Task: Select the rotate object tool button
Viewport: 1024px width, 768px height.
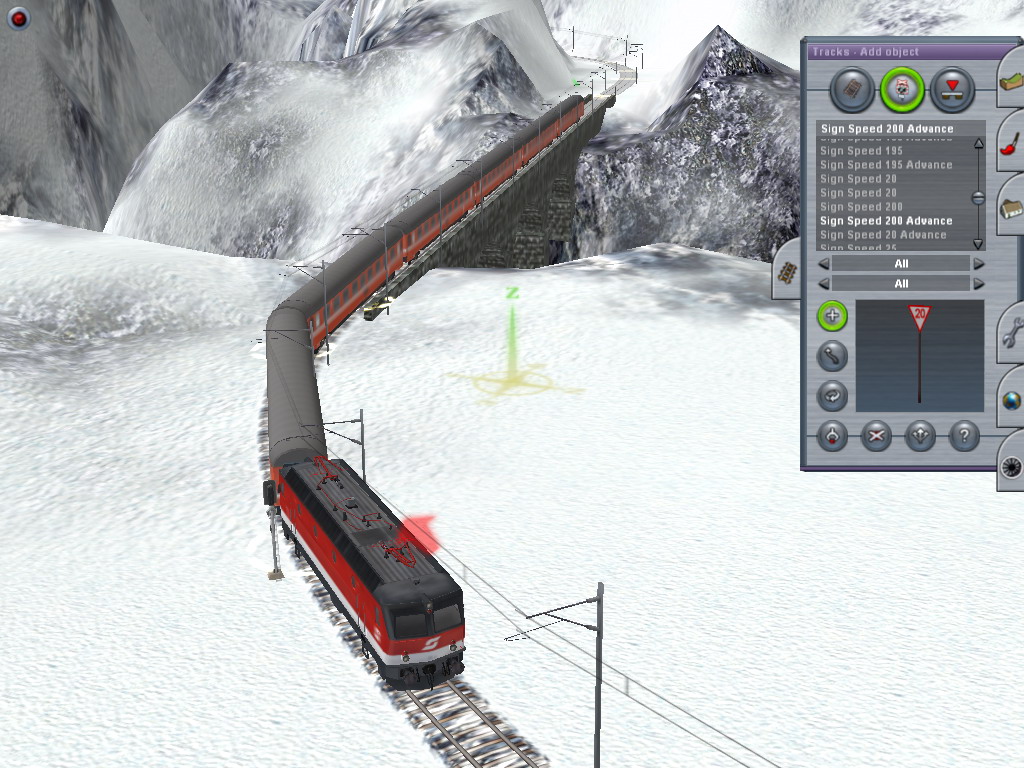Action: pyautogui.click(x=832, y=396)
